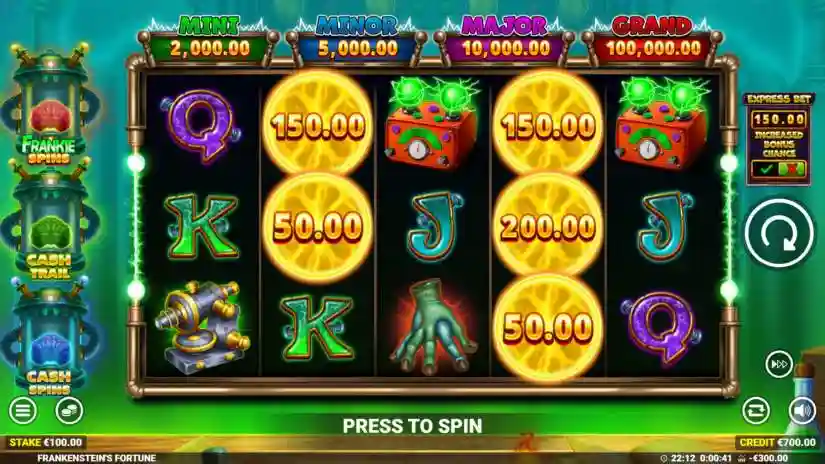
Task: Open the coin stack stake settings
Action: [69, 410]
